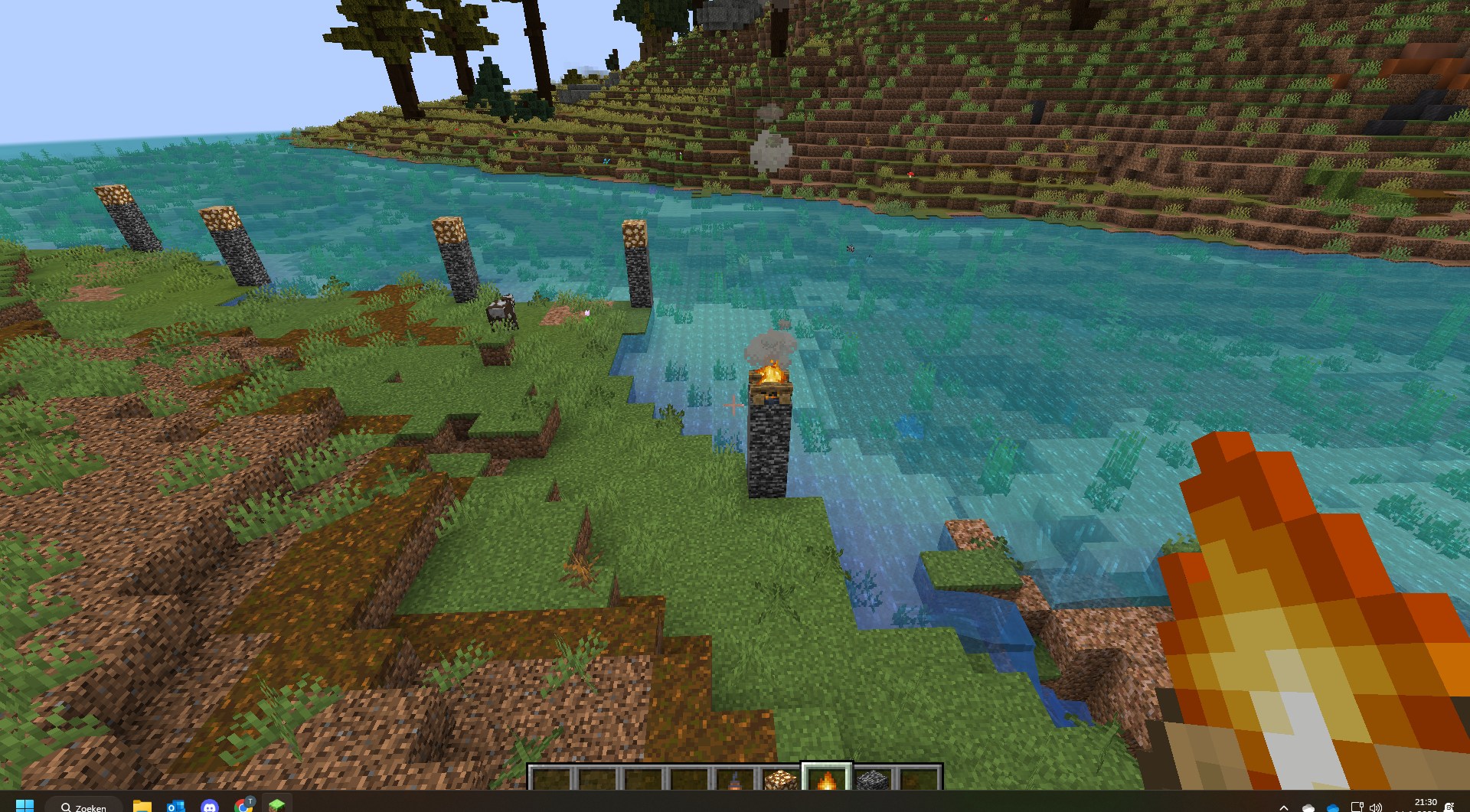
Task: Select the dark bedrock block hotbar slot
Action: pos(872,780)
